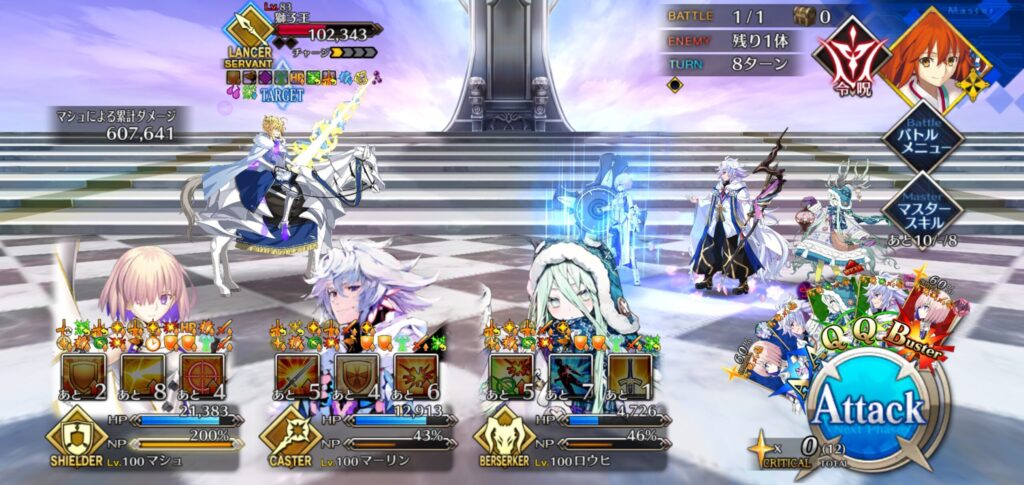This screenshot has height=485, width=1024.
Task: Activate Merlin's sword skill showing 5 turns
Action: pyautogui.click(x=297, y=376)
